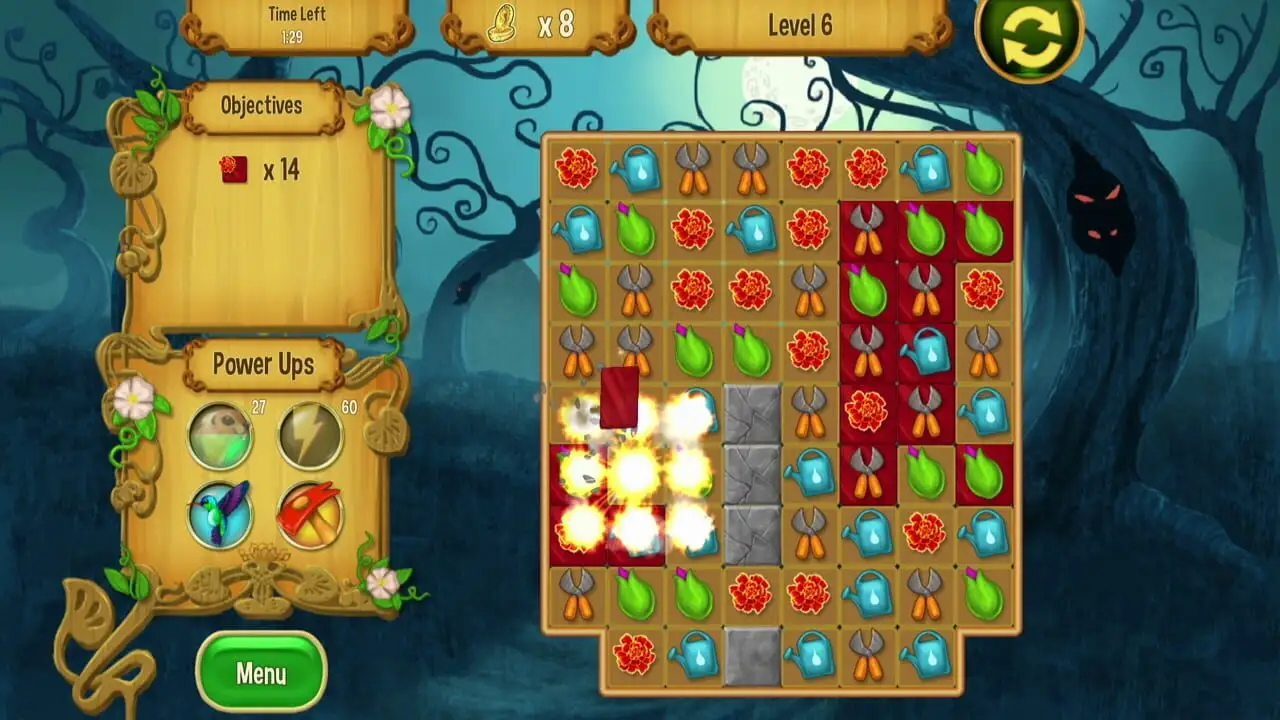Activate the green potion power-up
Screen dimensions: 1280x720
220,435
